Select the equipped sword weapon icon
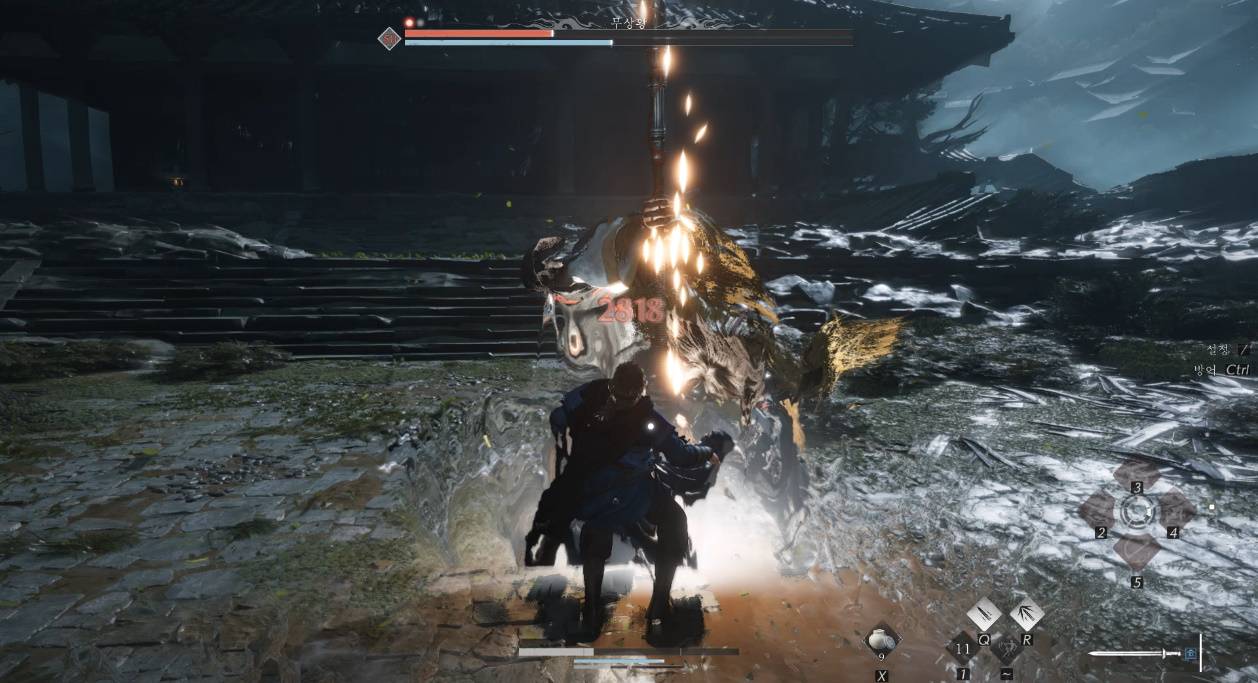Screen dimensions: 1258x683 tap(1140, 654)
